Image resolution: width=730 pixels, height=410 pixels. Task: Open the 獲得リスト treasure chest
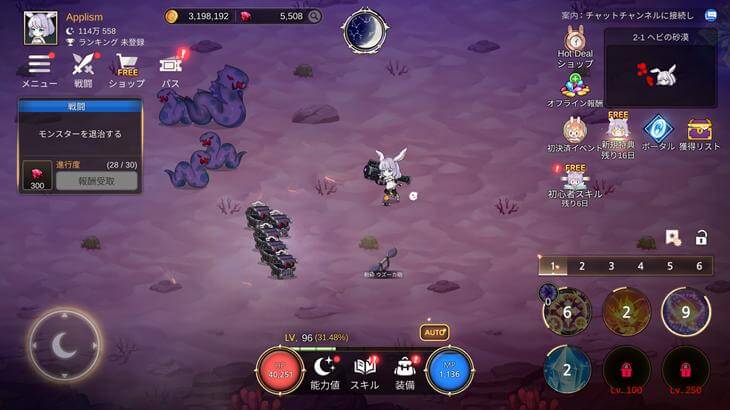click(700, 130)
